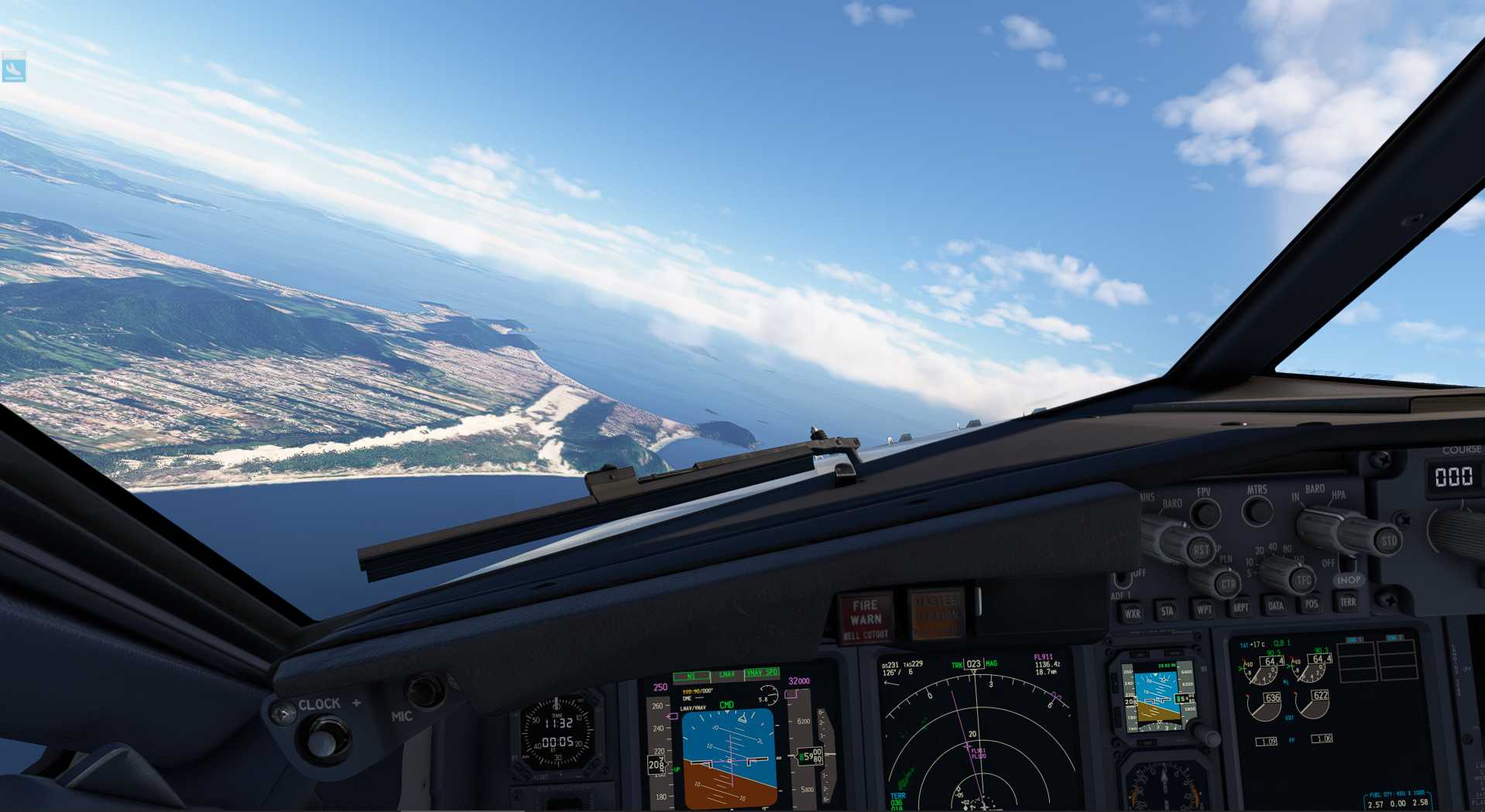This screenshot has height=812, width=1485.
Task: Click the chronograph clock display
Action: (x=558, y=731)
